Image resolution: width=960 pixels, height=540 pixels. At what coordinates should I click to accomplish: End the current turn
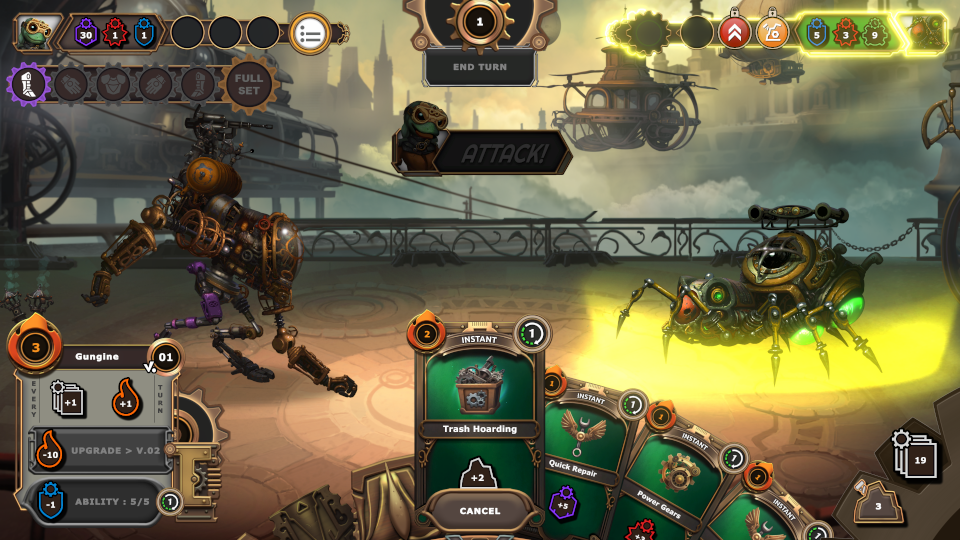click(479, 67)
